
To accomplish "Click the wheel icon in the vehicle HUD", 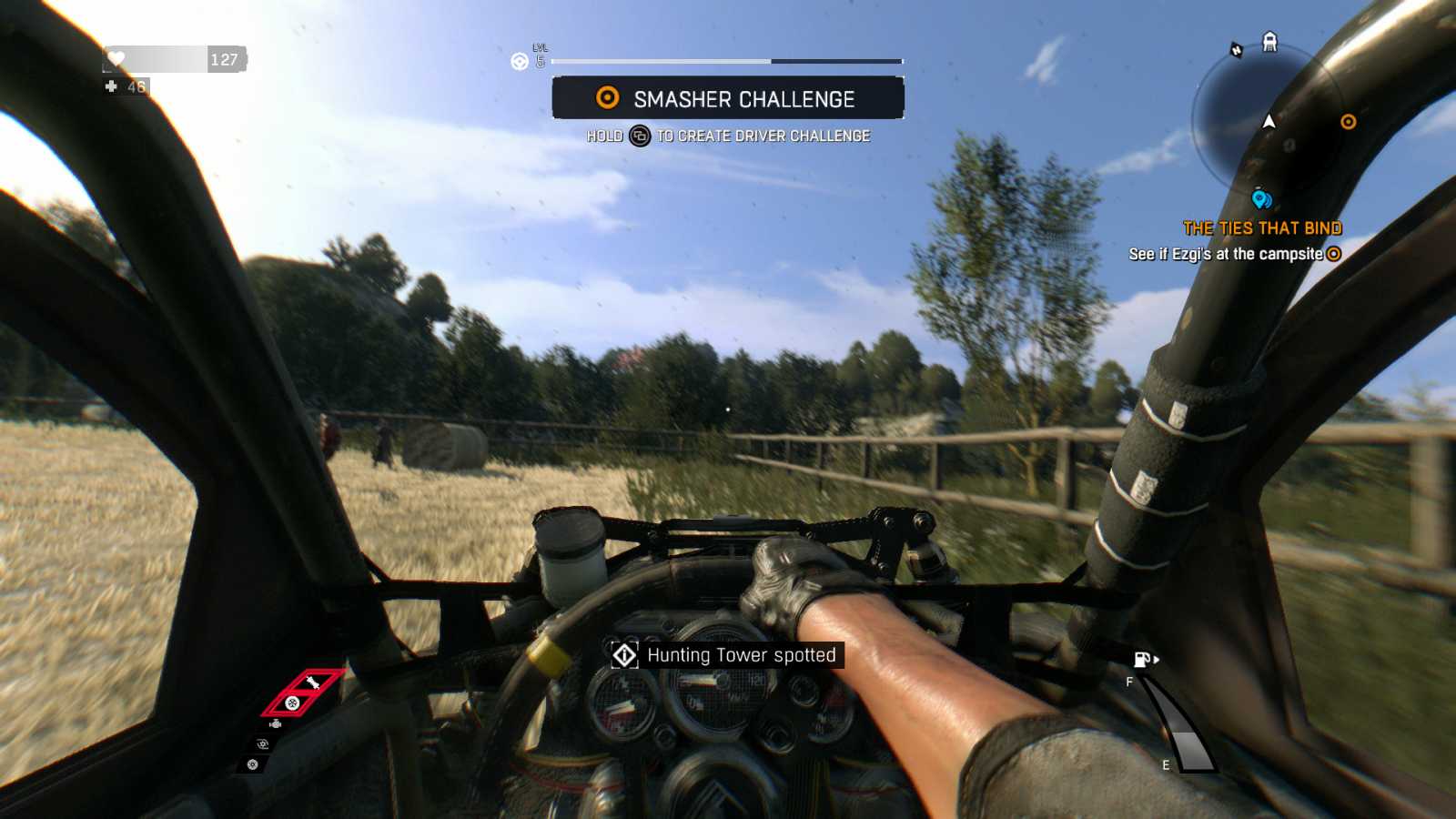I will (292, 703).
